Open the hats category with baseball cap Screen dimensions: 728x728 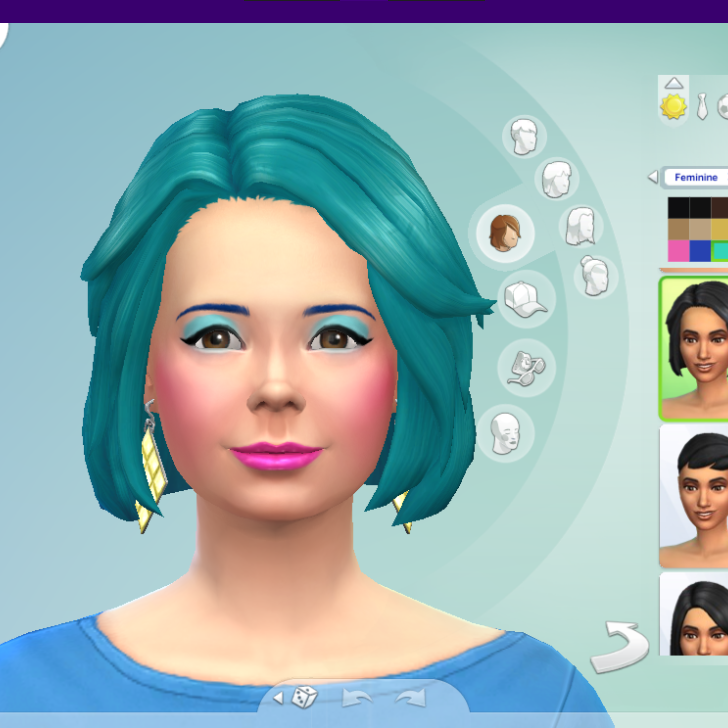pyautogui.click(x=526, y=298)
